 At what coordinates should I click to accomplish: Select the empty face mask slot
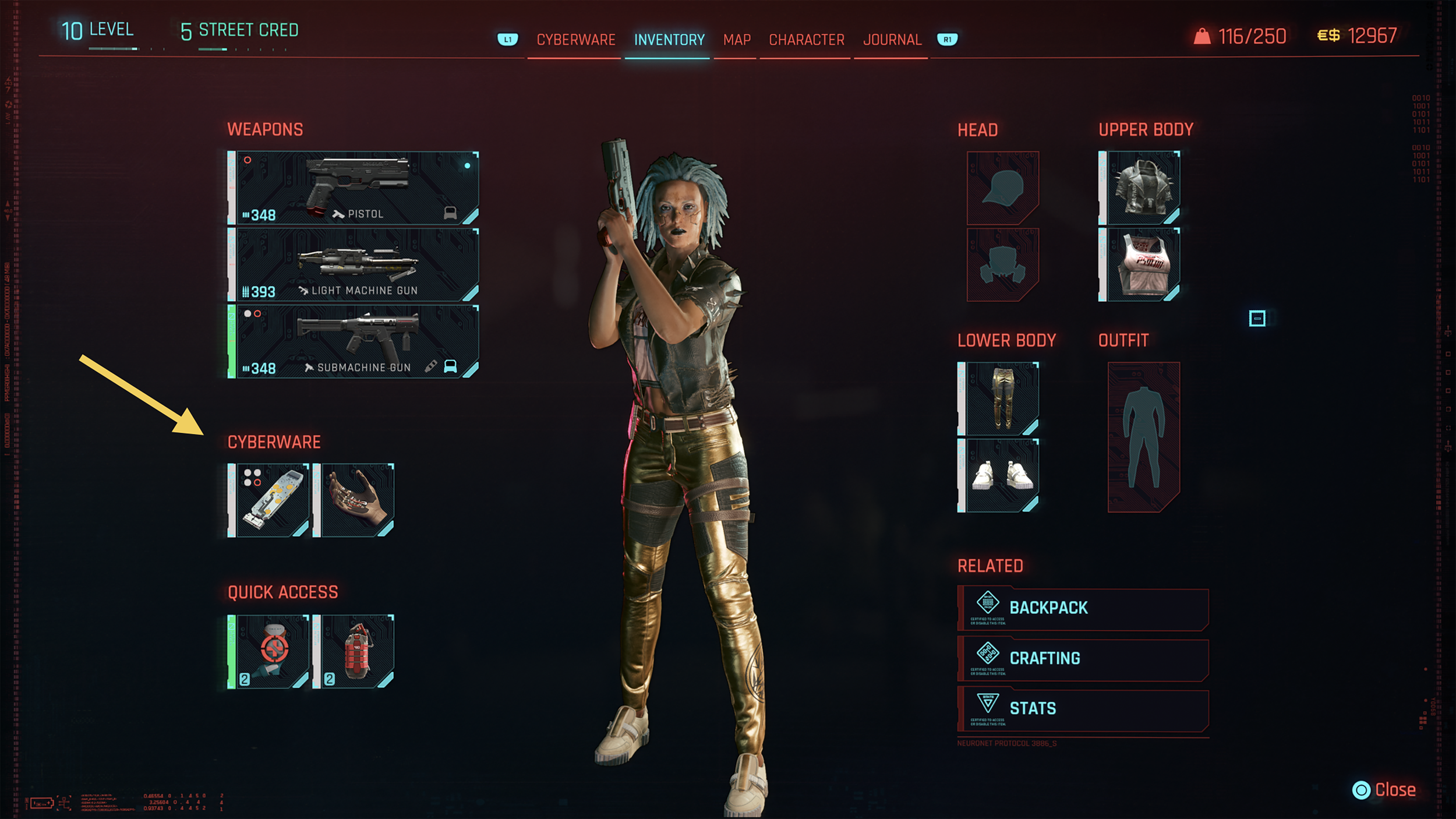1002,265
